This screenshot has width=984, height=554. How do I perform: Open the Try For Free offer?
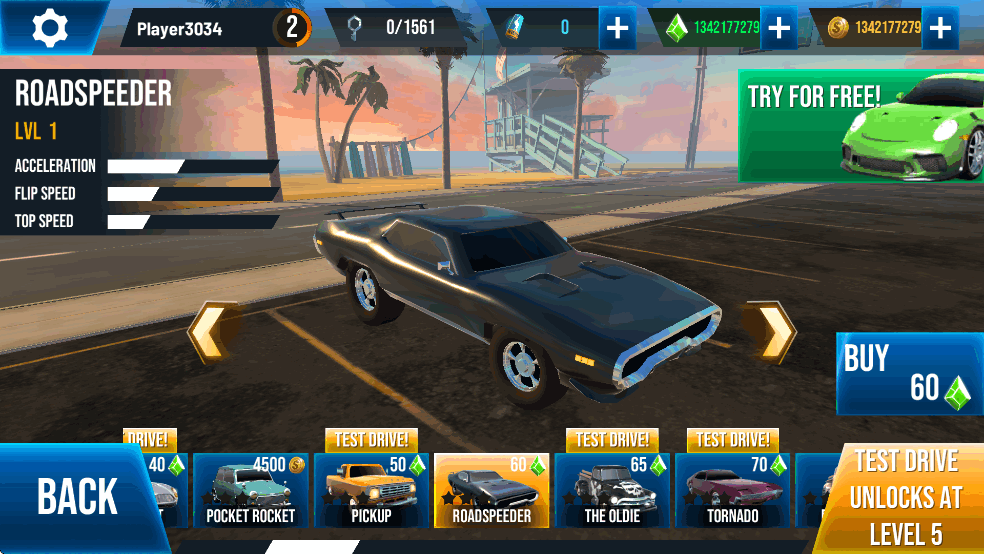861,125
